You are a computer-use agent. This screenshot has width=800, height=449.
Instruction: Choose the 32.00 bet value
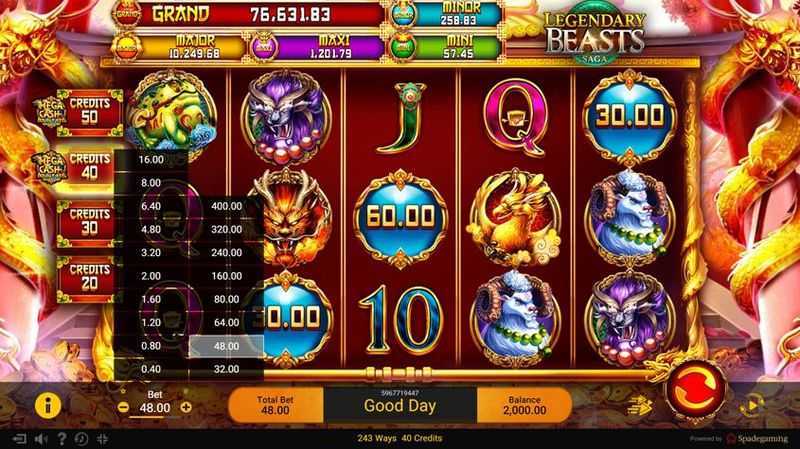point(227,369)
